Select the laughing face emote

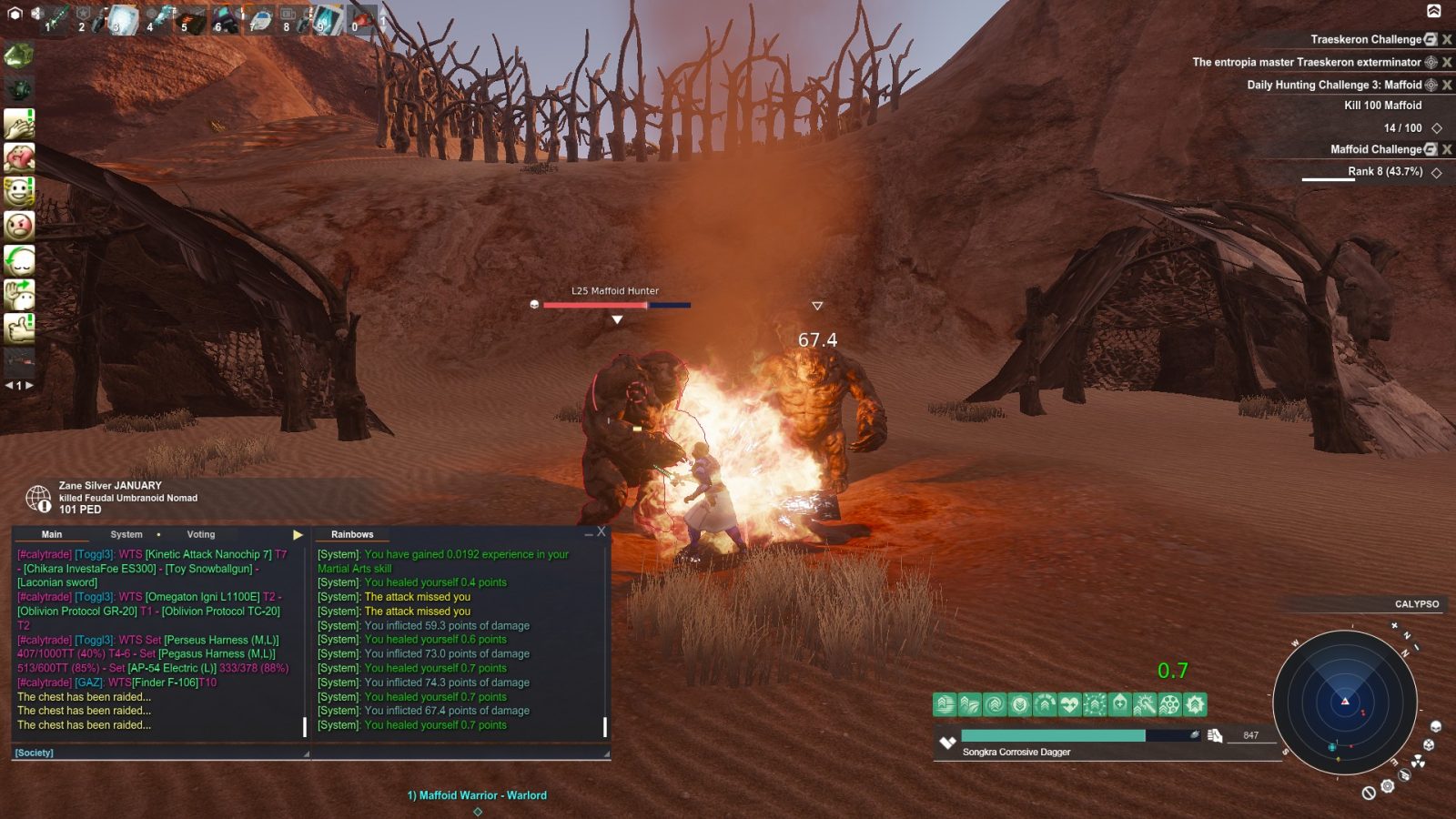tap(21, 191)
